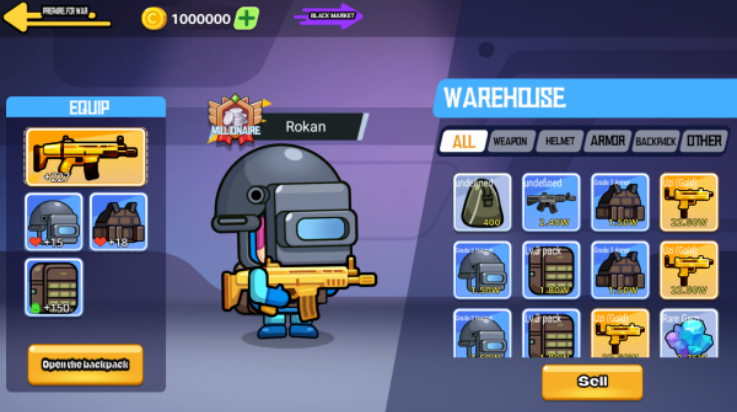Select the Rare Gem item
Viewport: 737px width, 412px height.
688,336
